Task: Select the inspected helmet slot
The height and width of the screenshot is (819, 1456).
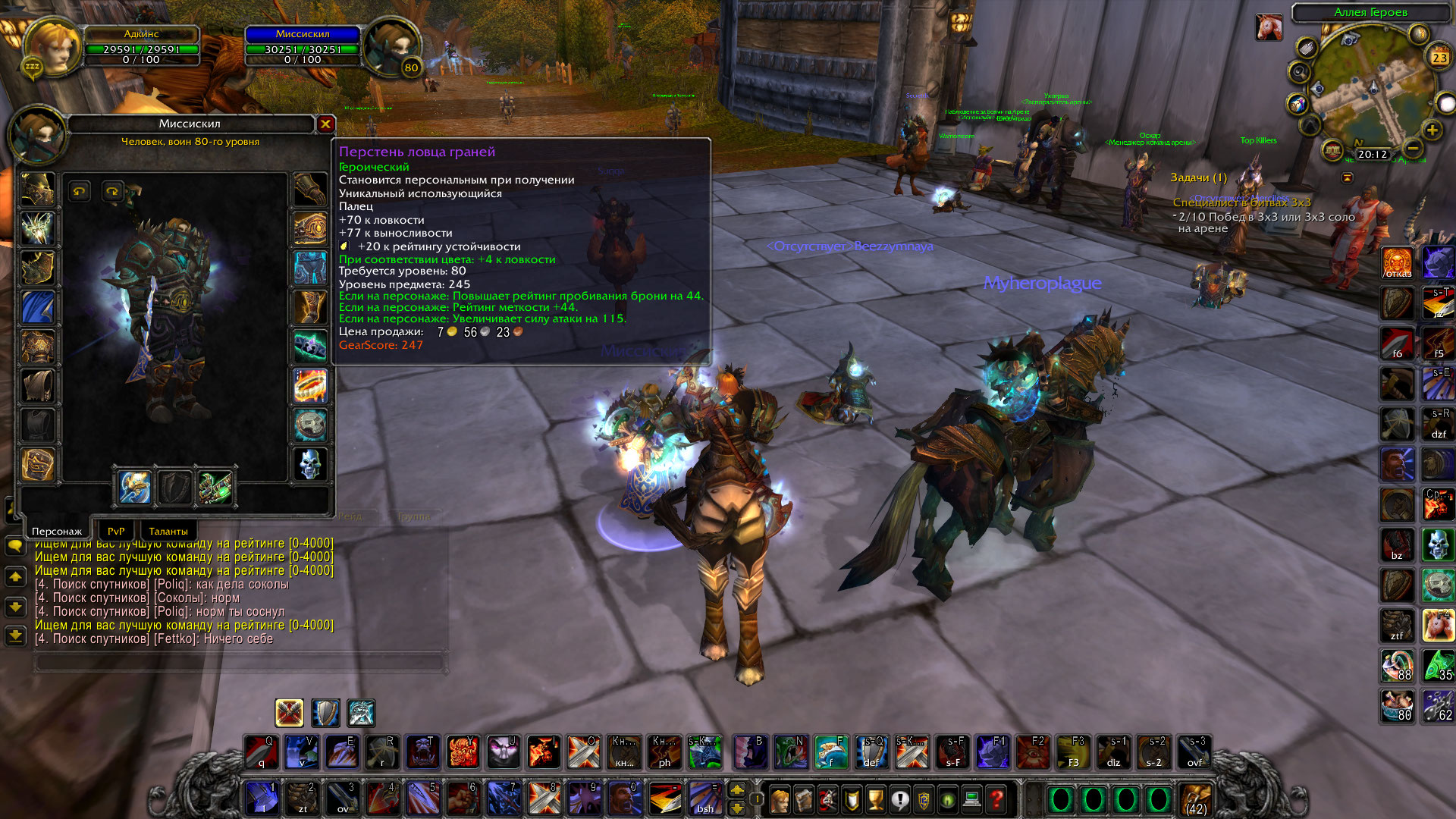Action: (38, 190)
